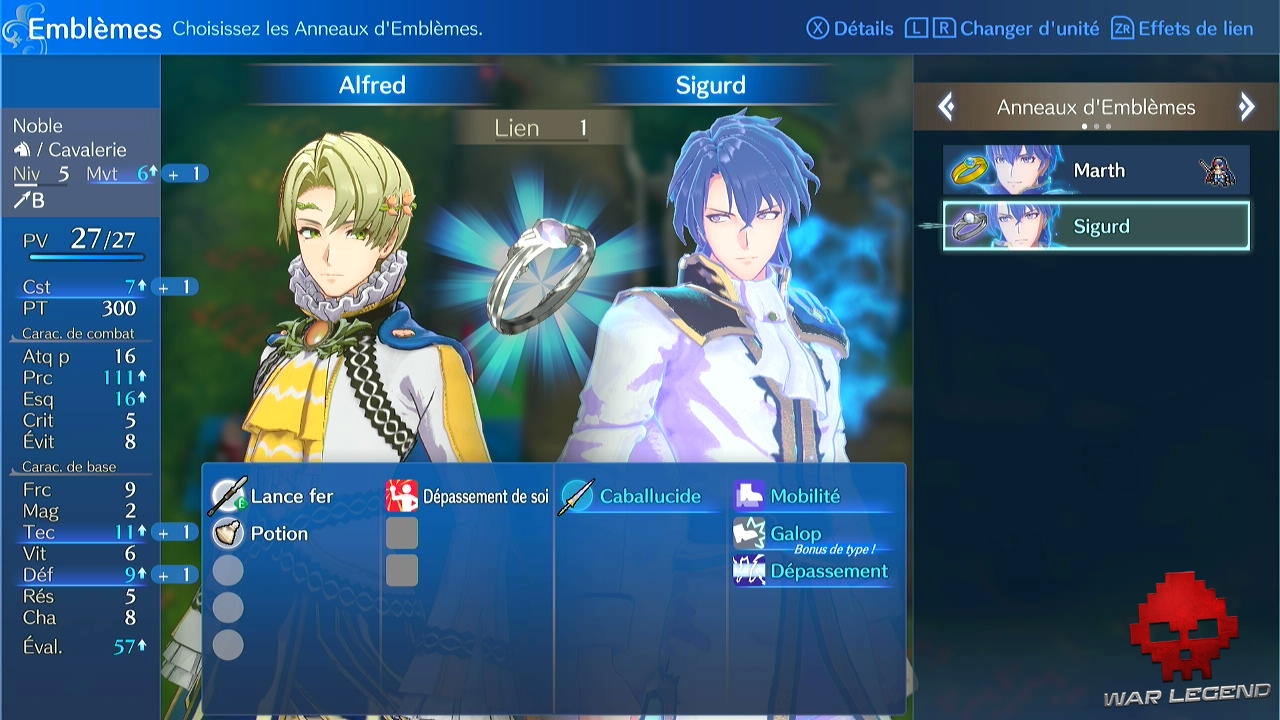The width and height of the screenshot is (1280, 720).
Task: Click the Potion item icon
Action: point(228,533)
